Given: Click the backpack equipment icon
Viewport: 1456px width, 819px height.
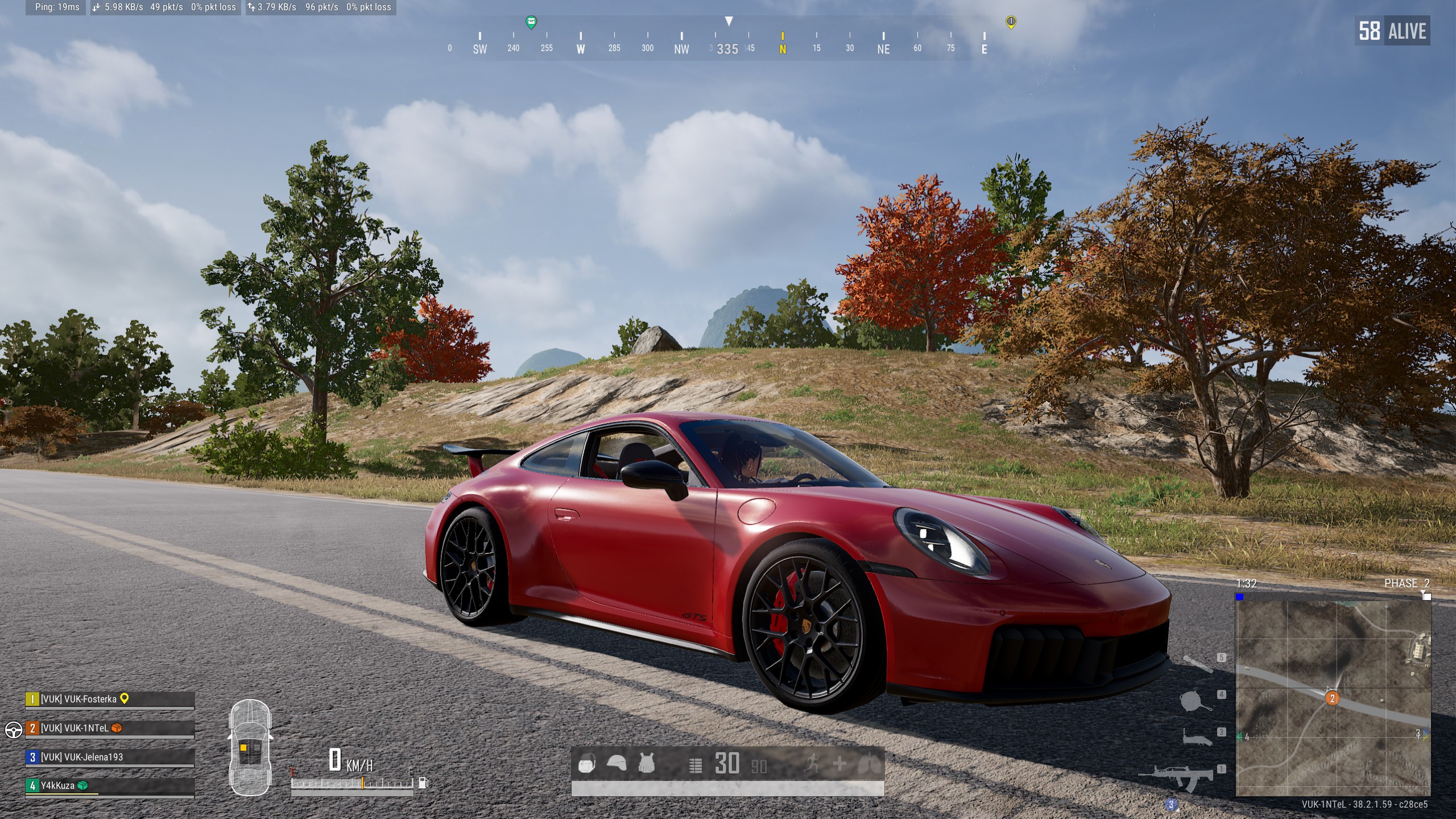Looking at the screenshot, I should pos(587,764).
